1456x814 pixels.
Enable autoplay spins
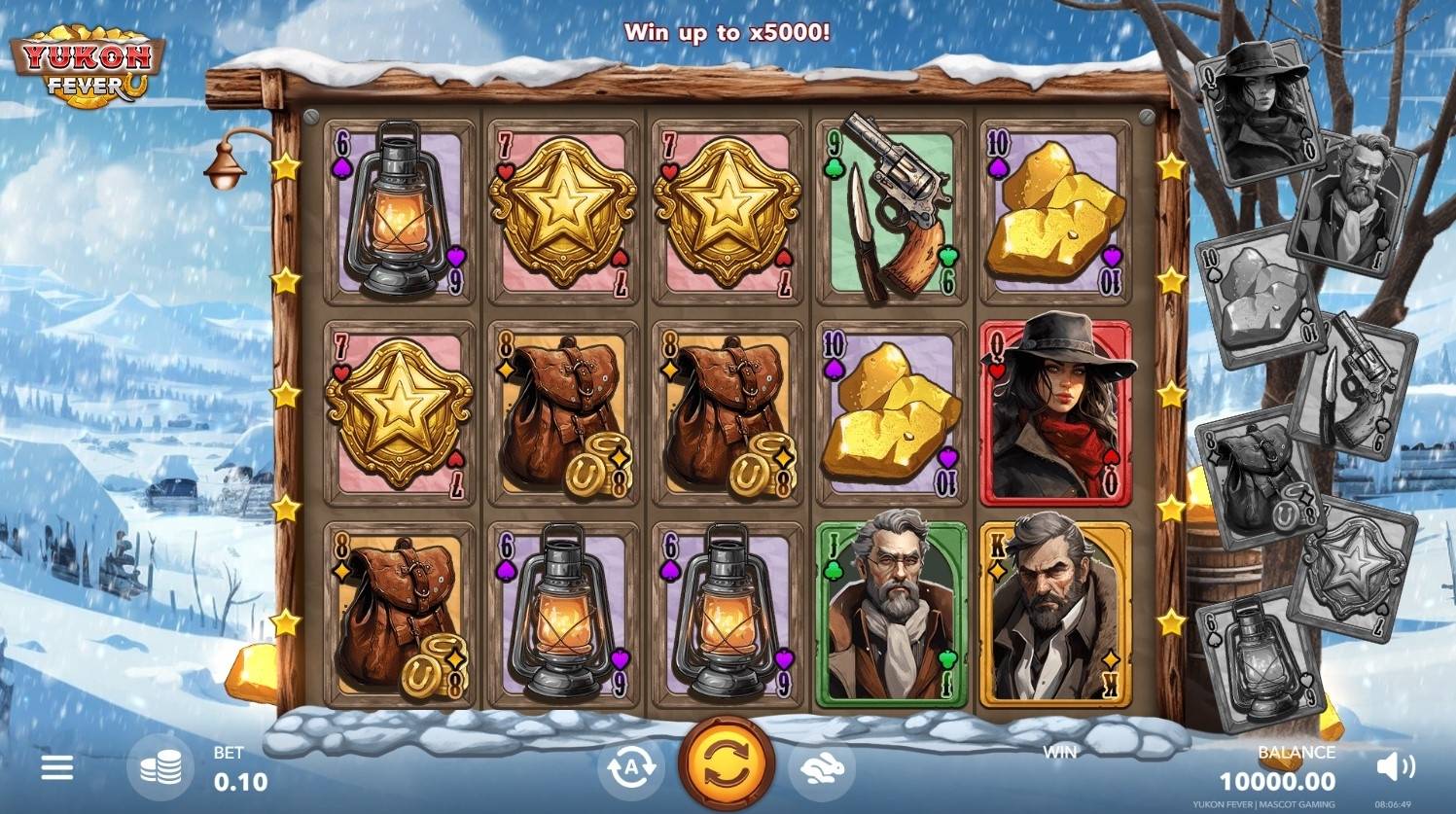pyautogui.click(x=630, y=768)
